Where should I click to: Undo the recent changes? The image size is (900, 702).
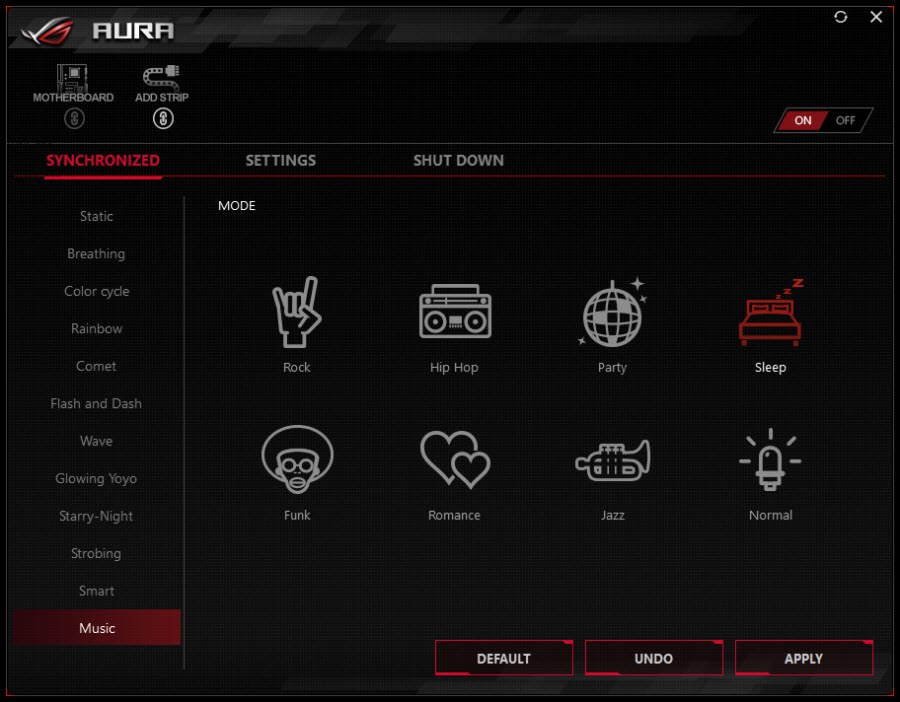tap(653, 658)
